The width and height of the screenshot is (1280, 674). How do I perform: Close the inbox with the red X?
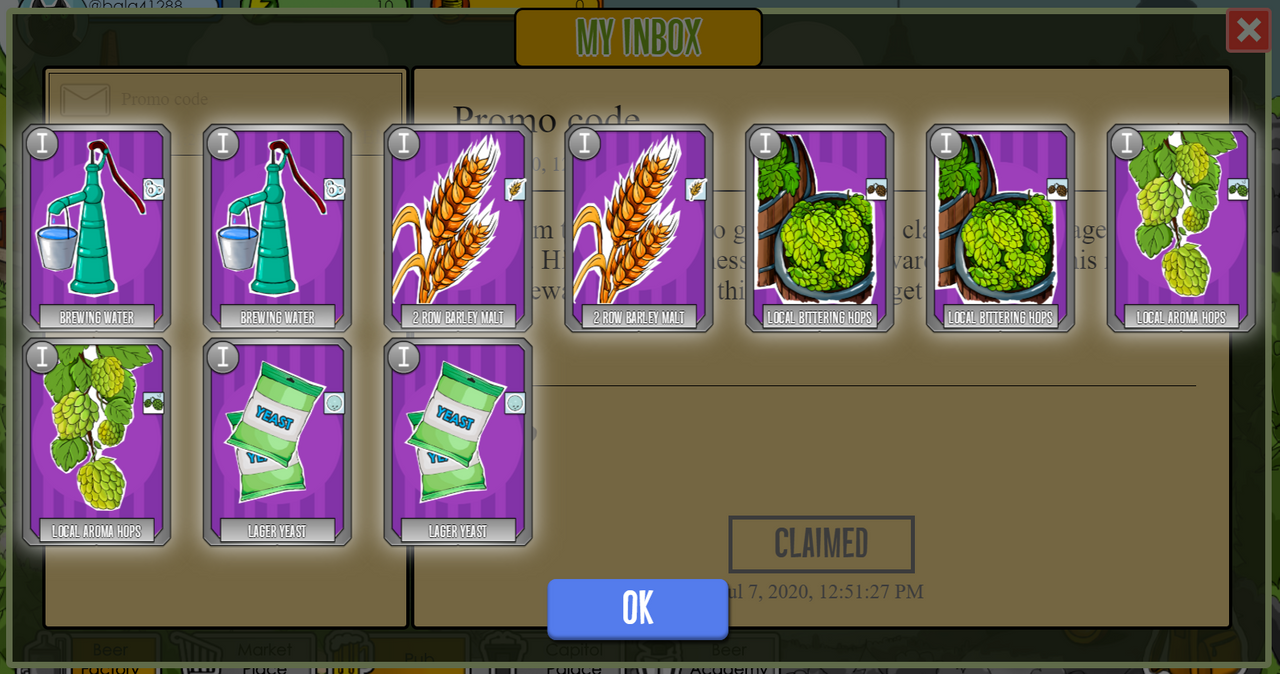(1248, 30)
